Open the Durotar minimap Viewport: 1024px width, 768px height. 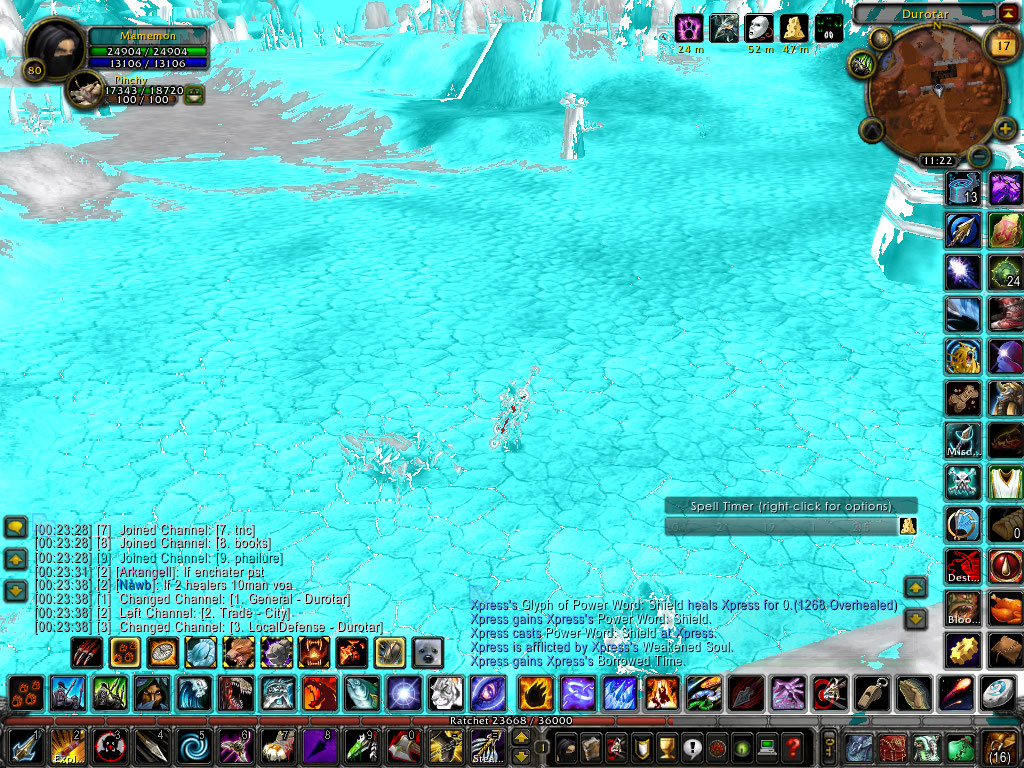(935, 91)
